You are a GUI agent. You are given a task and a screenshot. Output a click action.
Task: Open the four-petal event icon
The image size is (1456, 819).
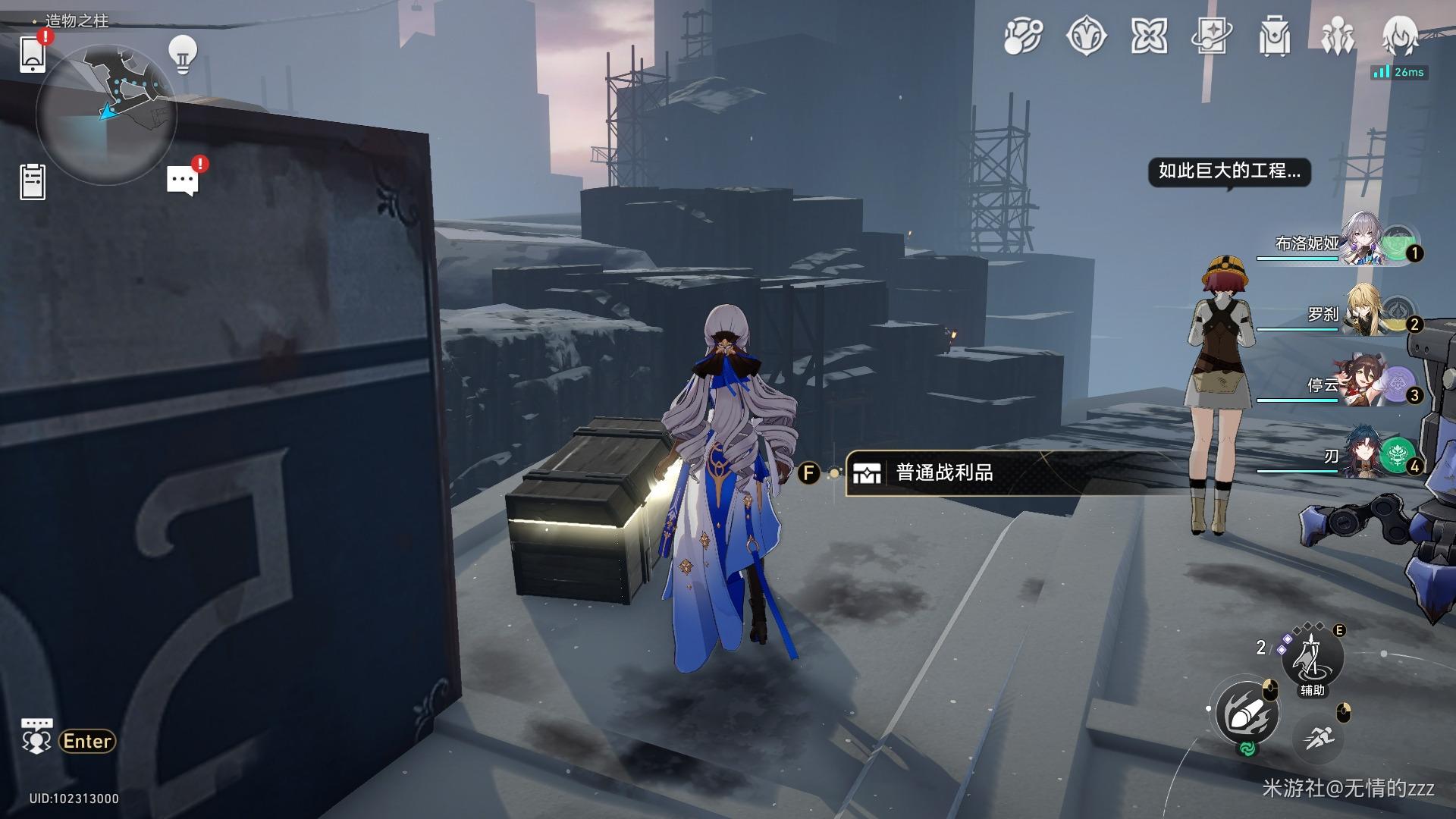point(1149,36)
